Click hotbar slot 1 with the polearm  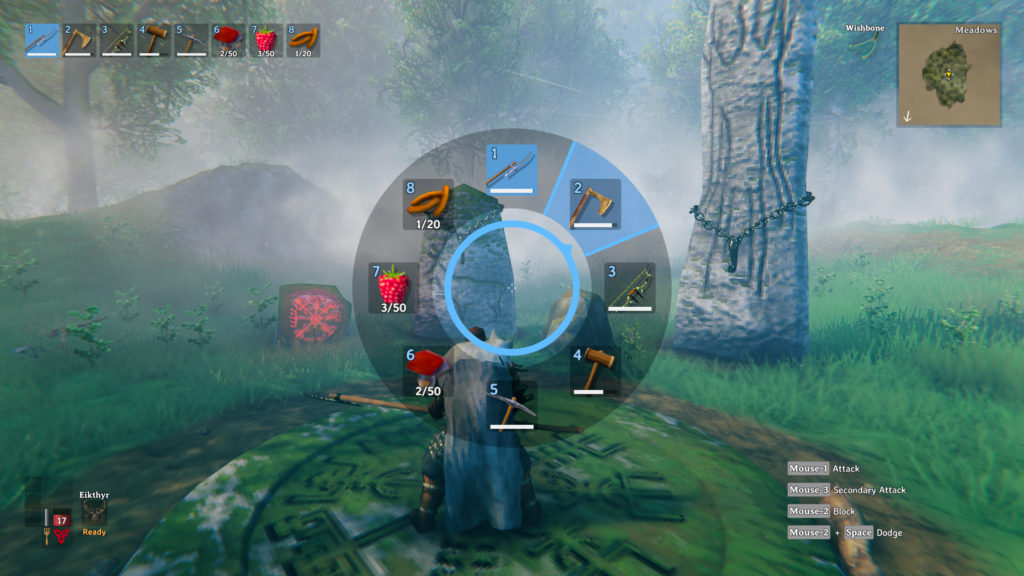pyautogui.click(x=42, y=41)
